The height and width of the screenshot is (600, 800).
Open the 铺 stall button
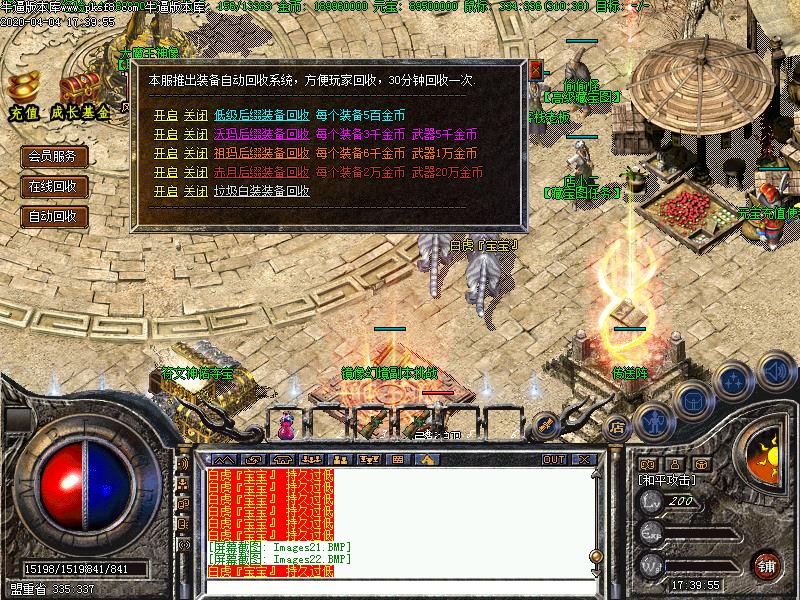click(767, 563)
